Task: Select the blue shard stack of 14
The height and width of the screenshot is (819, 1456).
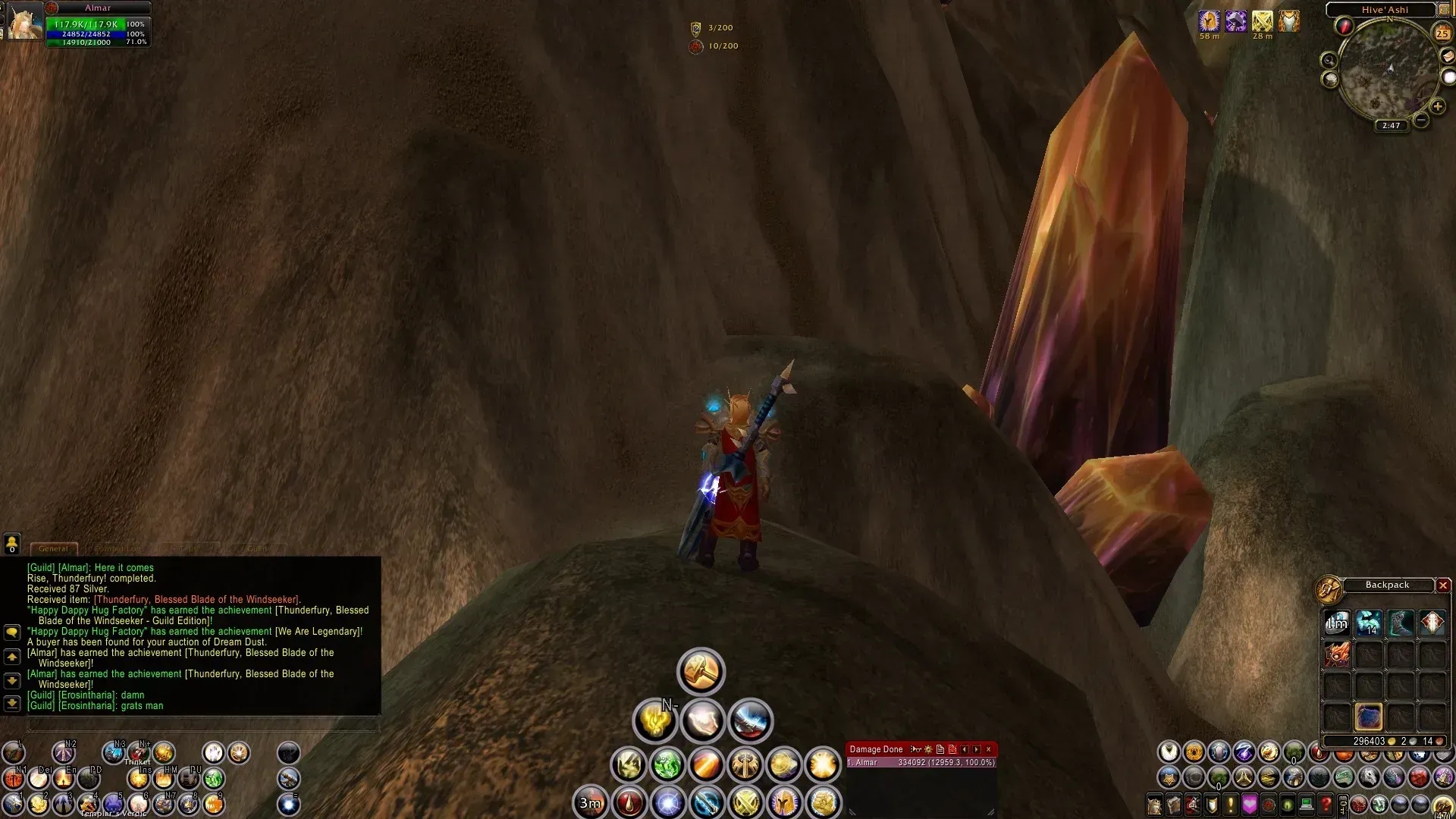Action: [1369, 623]
